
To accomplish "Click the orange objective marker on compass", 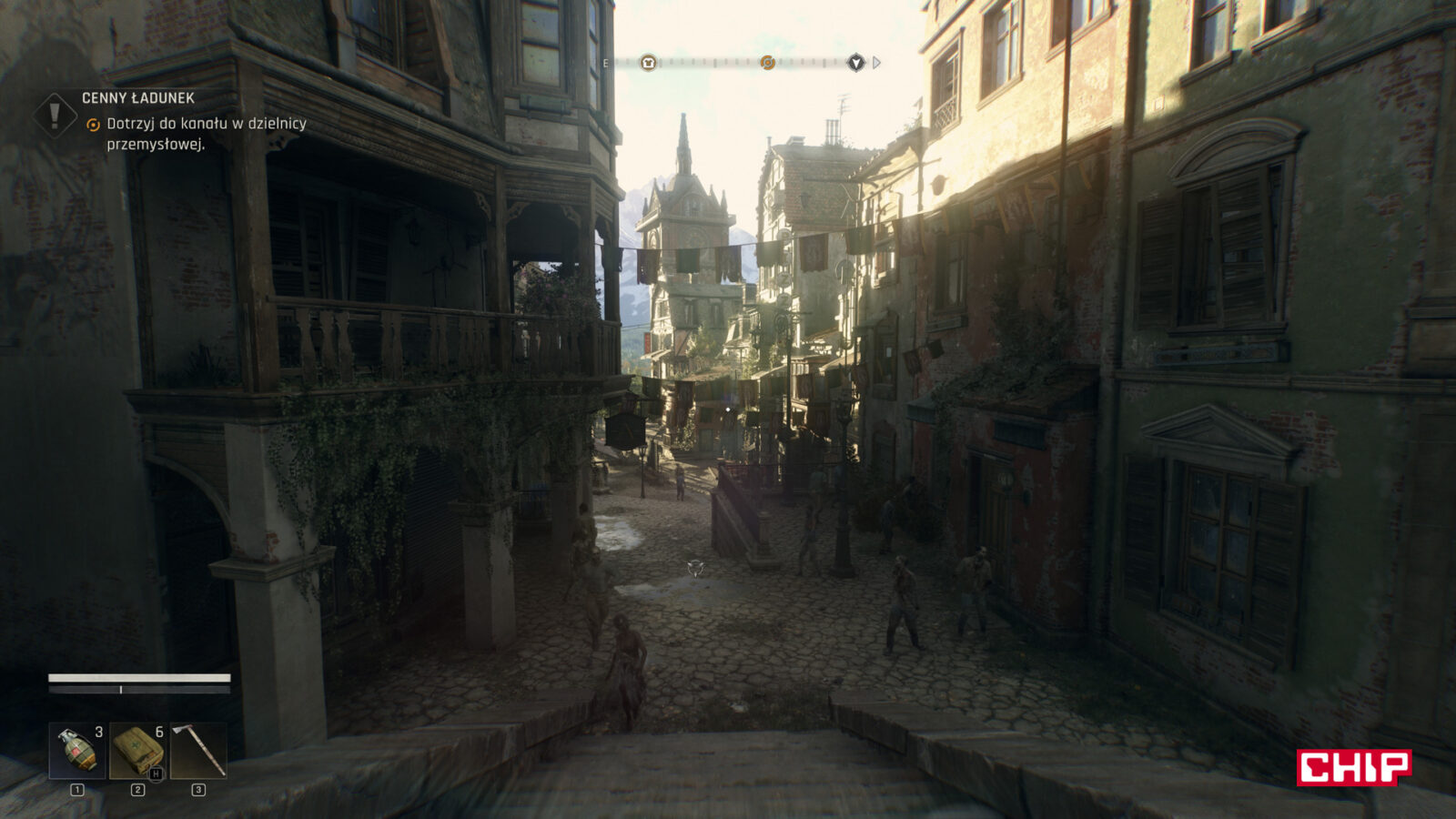I will [x=767, y=63].
